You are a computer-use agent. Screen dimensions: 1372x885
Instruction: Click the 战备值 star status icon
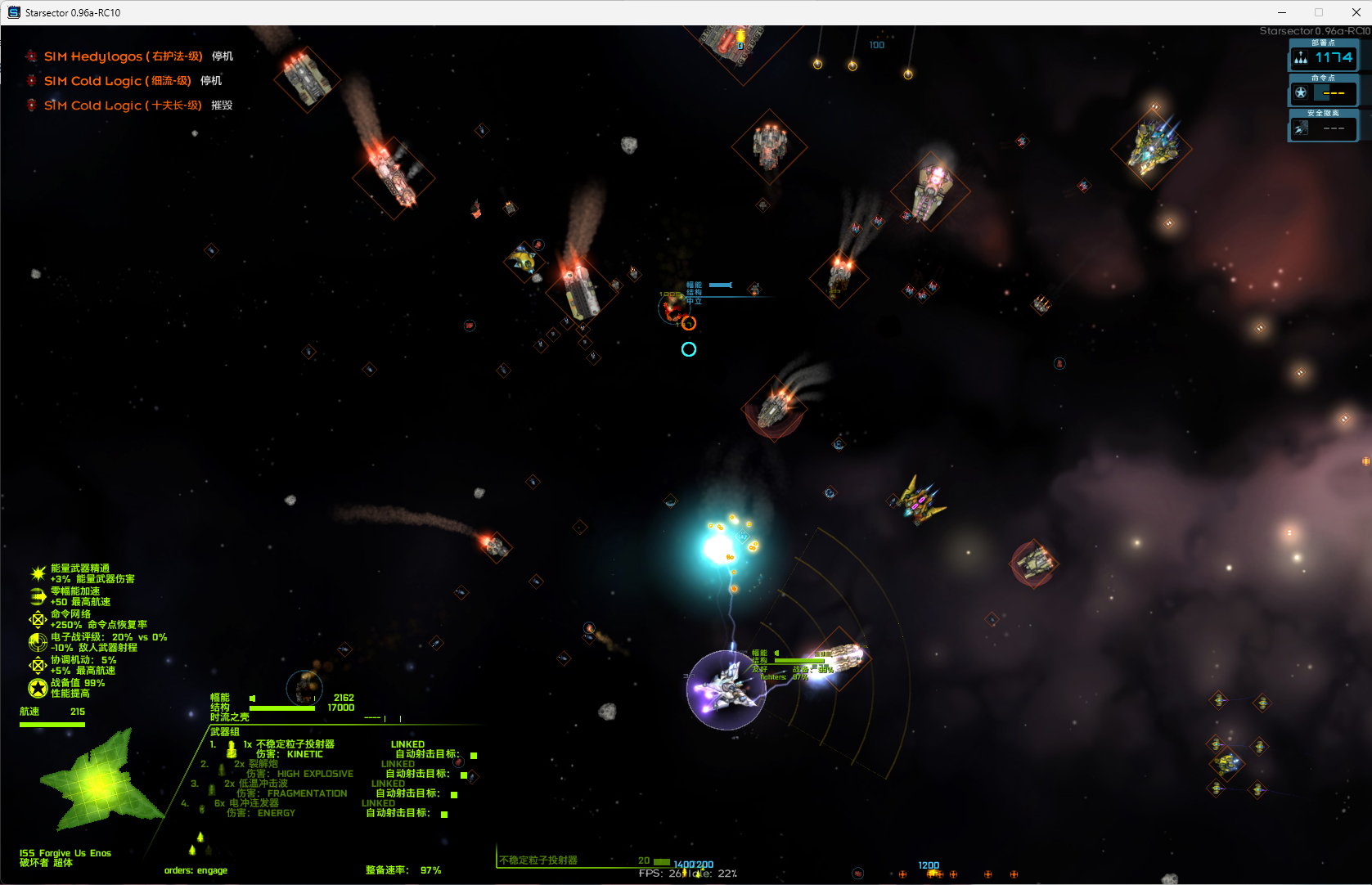click(38, 689)
